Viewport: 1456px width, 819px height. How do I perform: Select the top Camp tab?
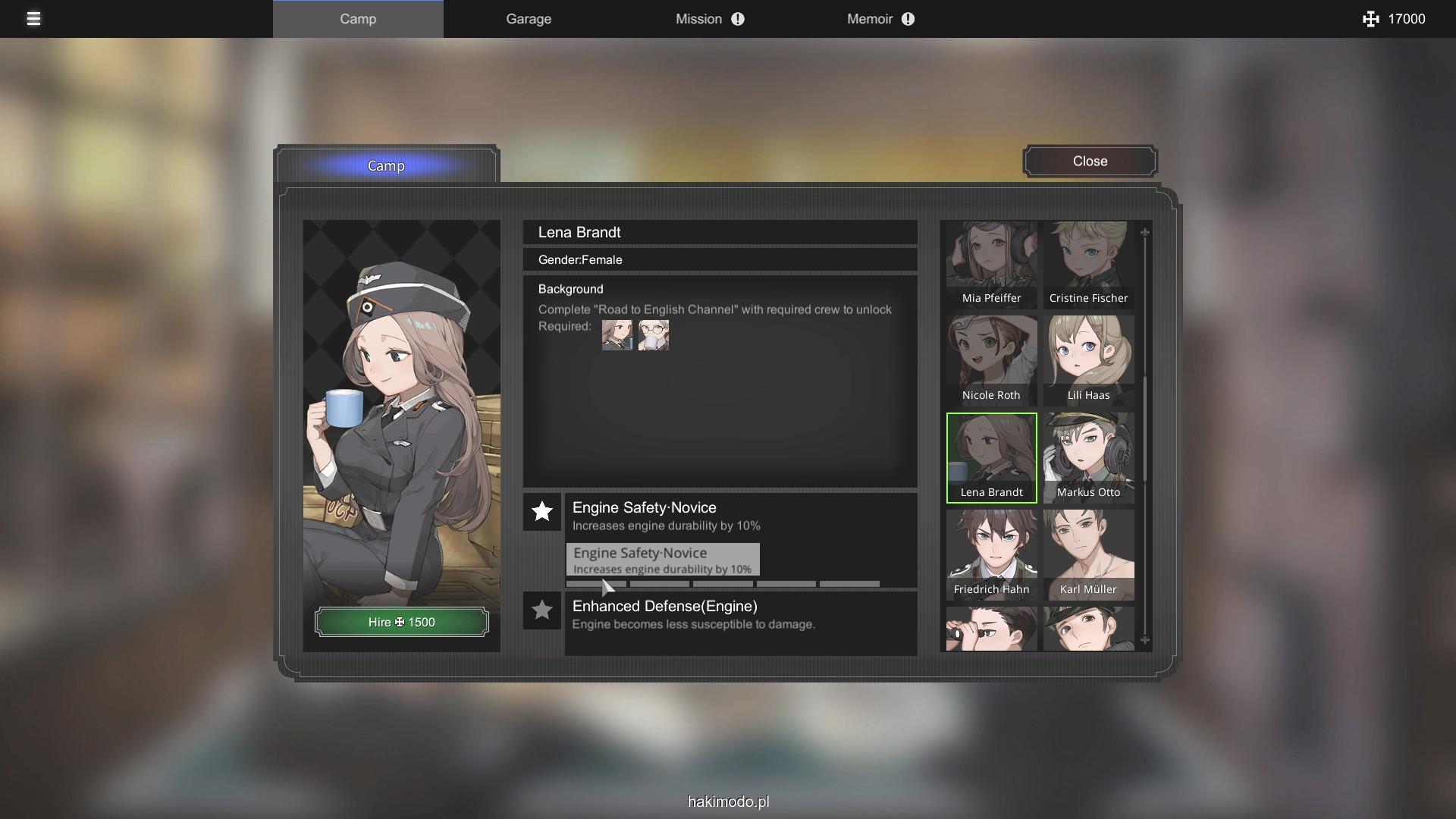[358, 19]
